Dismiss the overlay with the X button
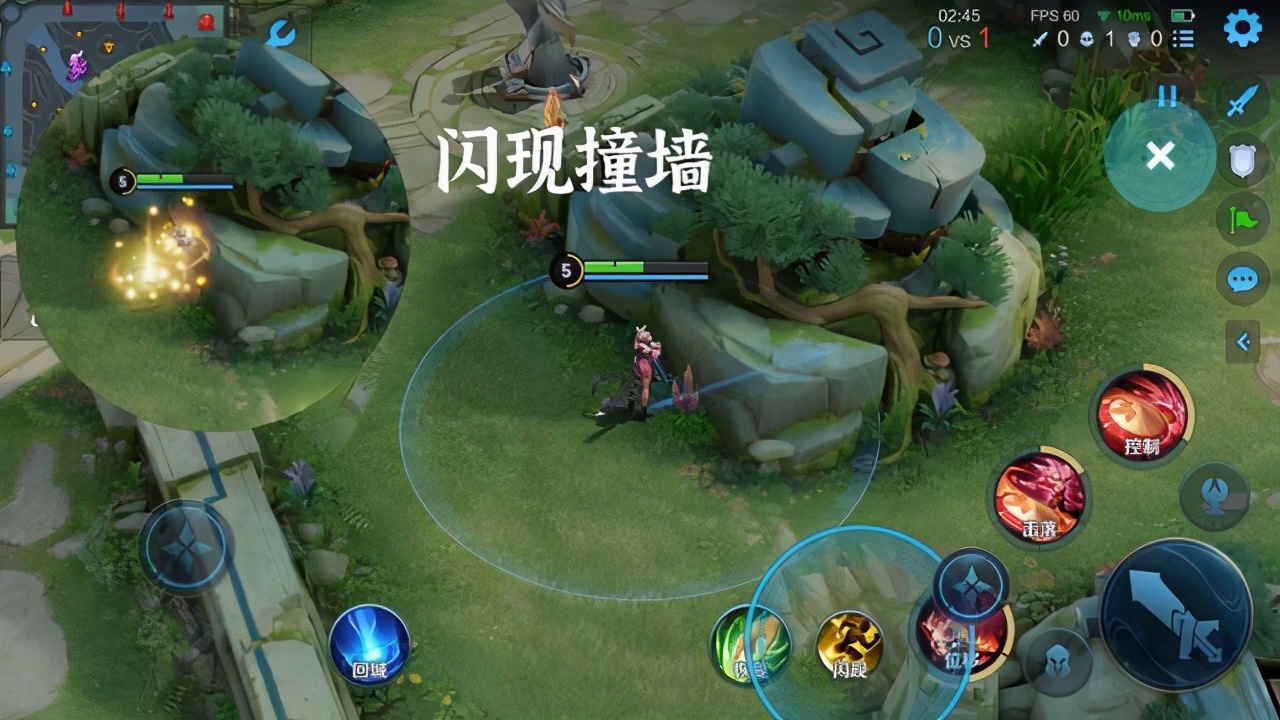Image resolution: width=1280 pixels, height=720 pixels. pyautogui.click(x=1160, y=157)
